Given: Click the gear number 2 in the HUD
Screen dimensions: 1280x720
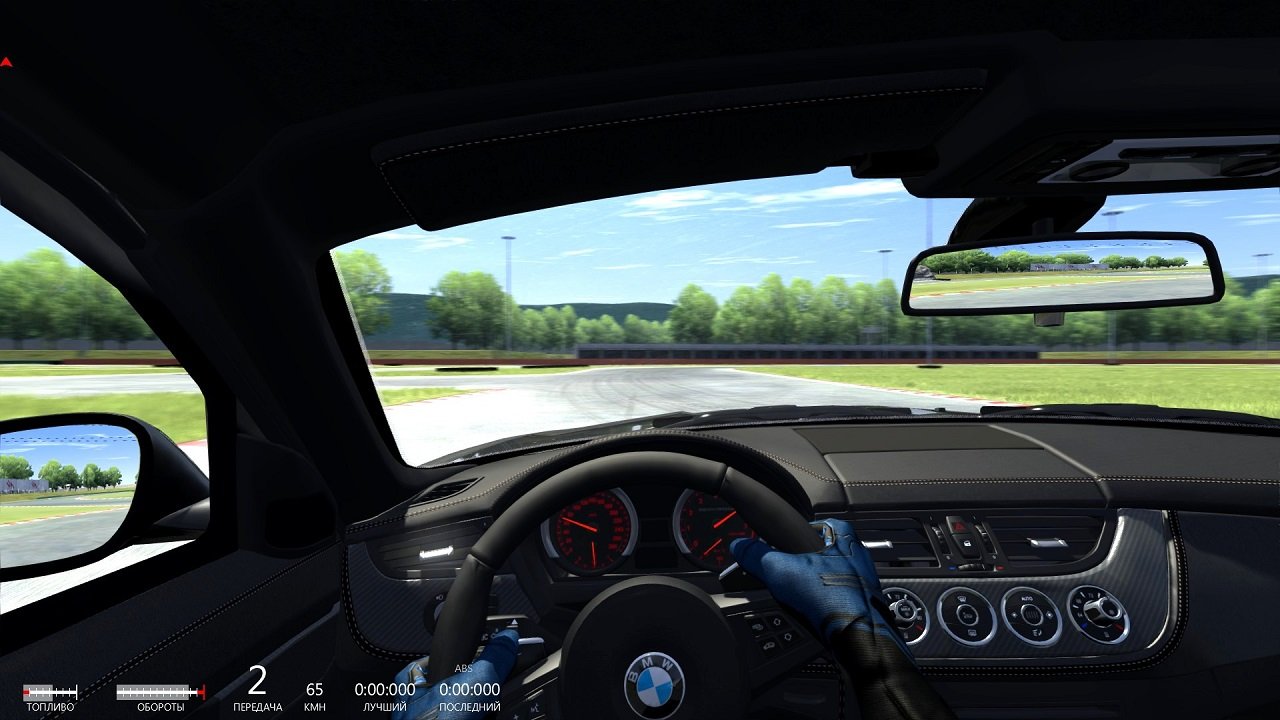Looking at the screenshot, I should coord(259,683).
